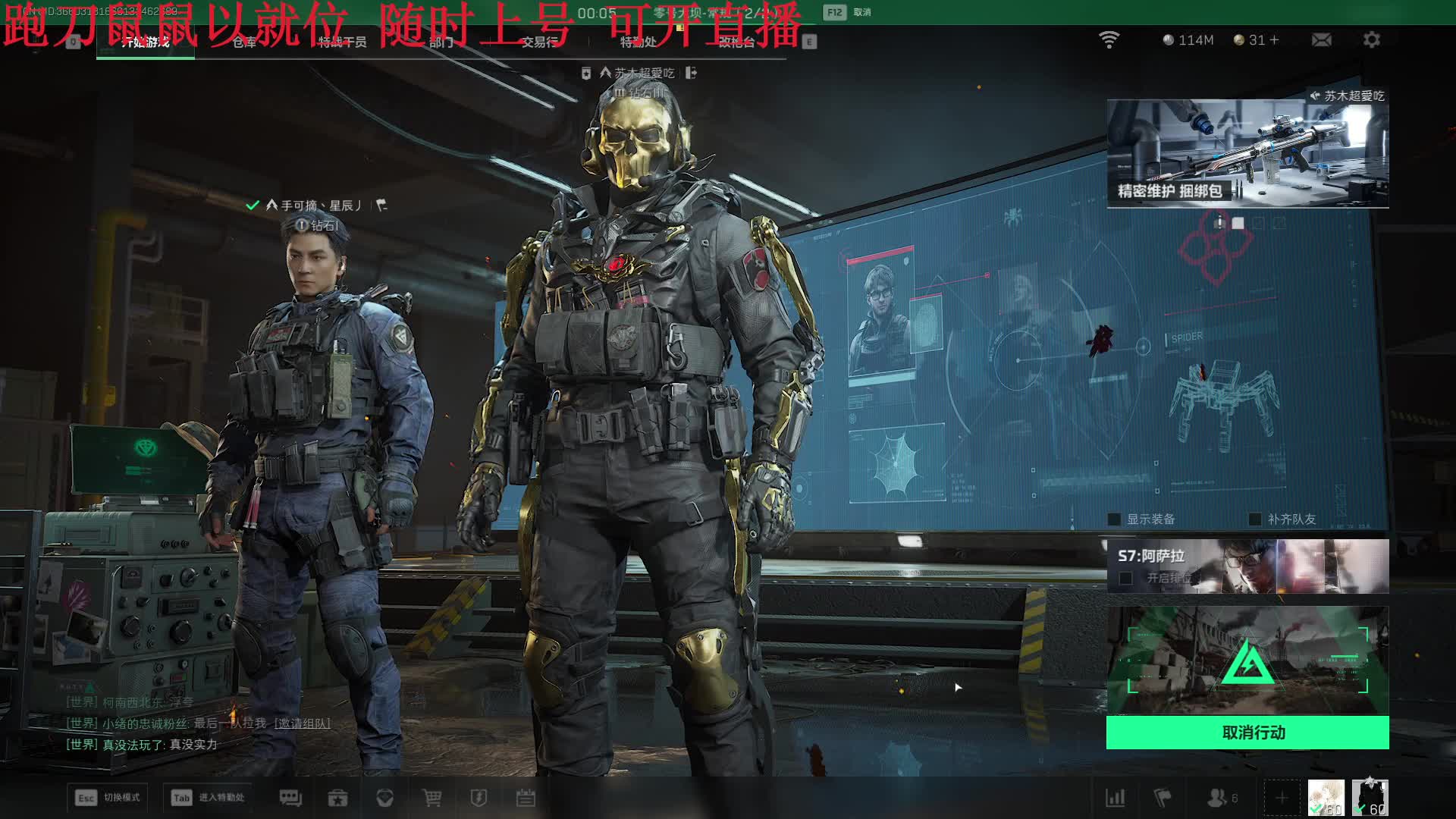Open the shopping cart store icon
This screenshot has width=1456, height=819.
tap(431, 798)
